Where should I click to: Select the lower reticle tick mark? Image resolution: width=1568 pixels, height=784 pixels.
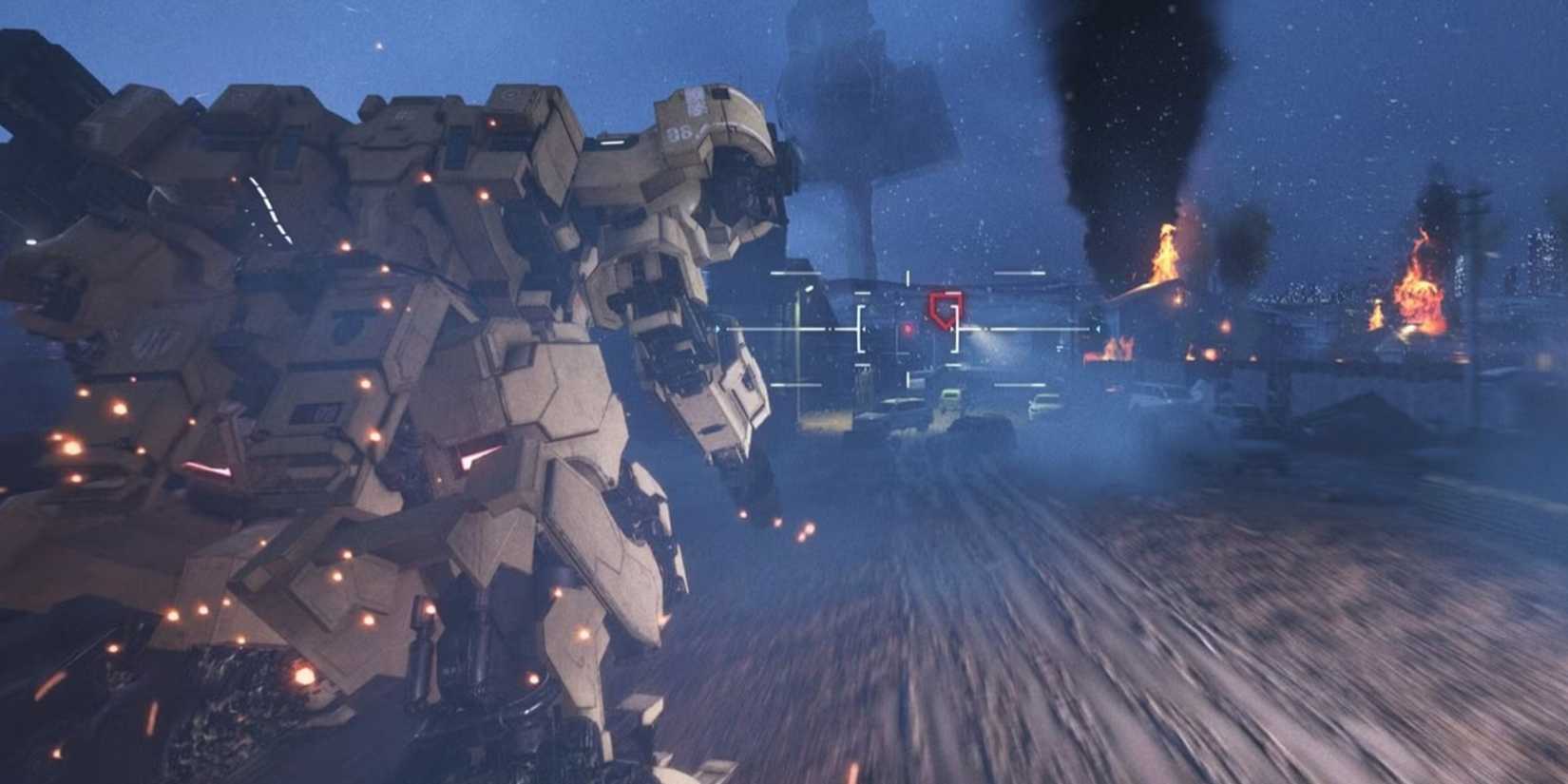tap(908, 378)
